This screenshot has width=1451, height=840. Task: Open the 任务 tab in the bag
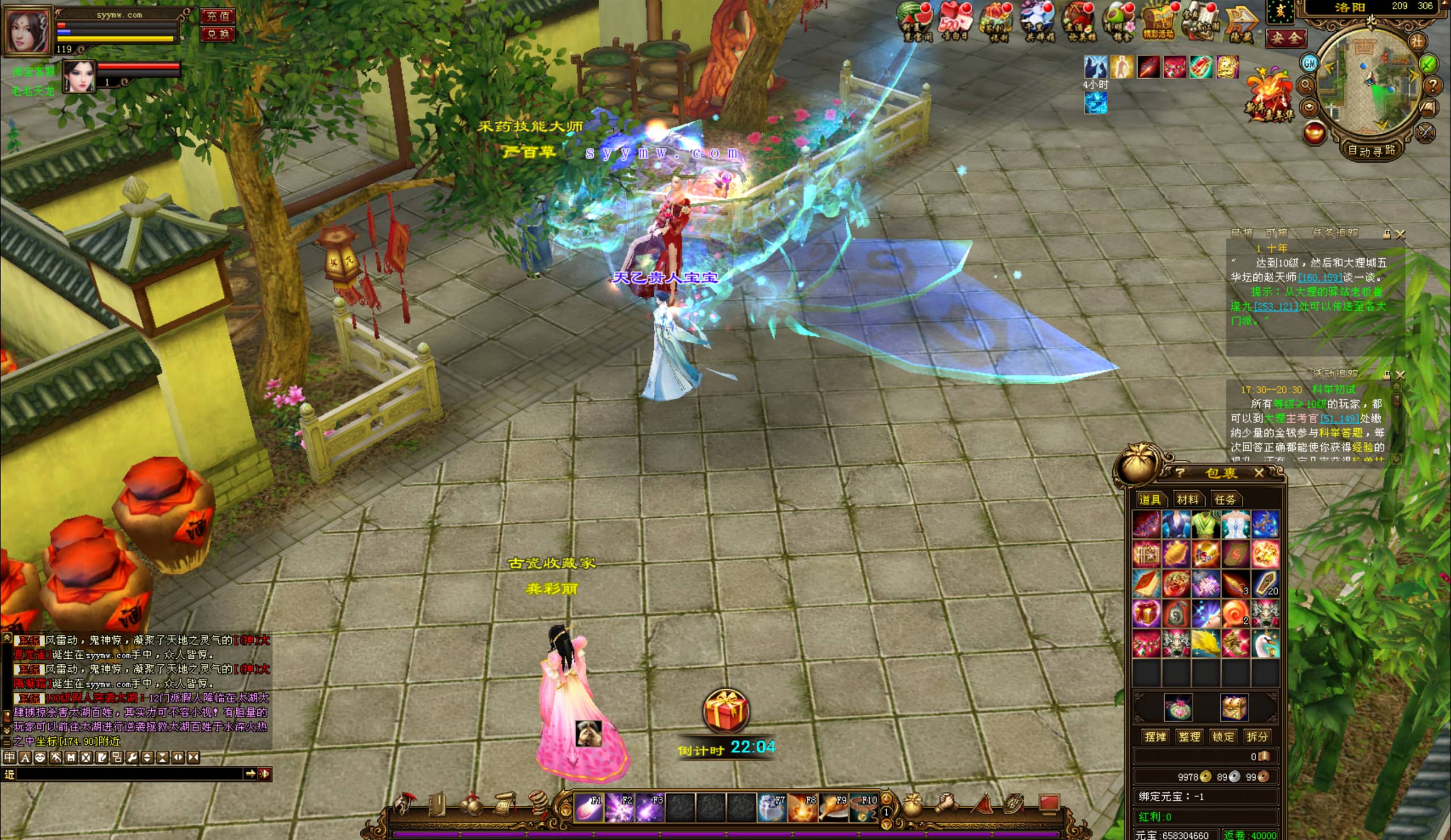(1224, 500)
